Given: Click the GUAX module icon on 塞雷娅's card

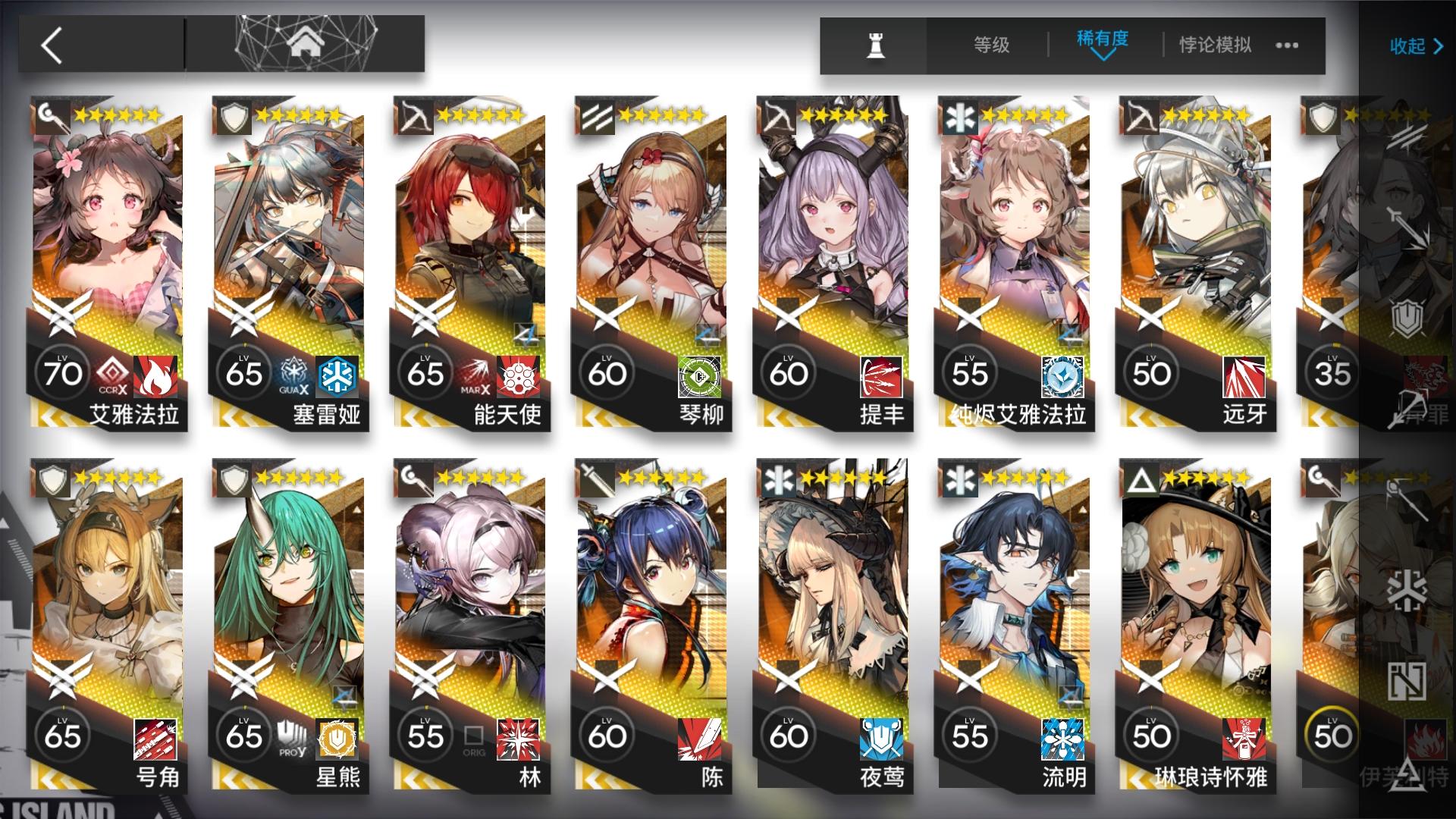Looking at the screenshot, I should pos(293,374).
